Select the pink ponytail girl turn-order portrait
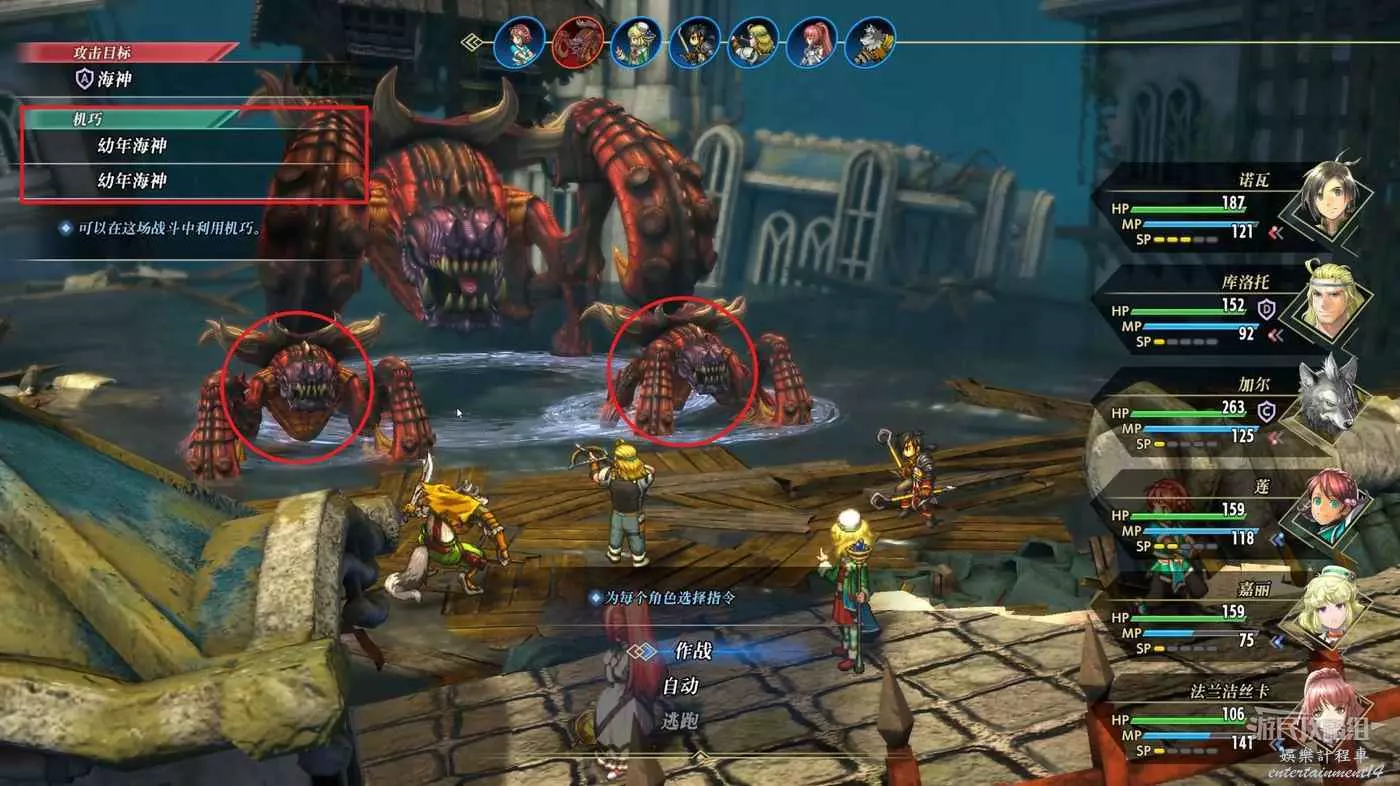This screenshot has height=786, width=1400. (811, 43)
